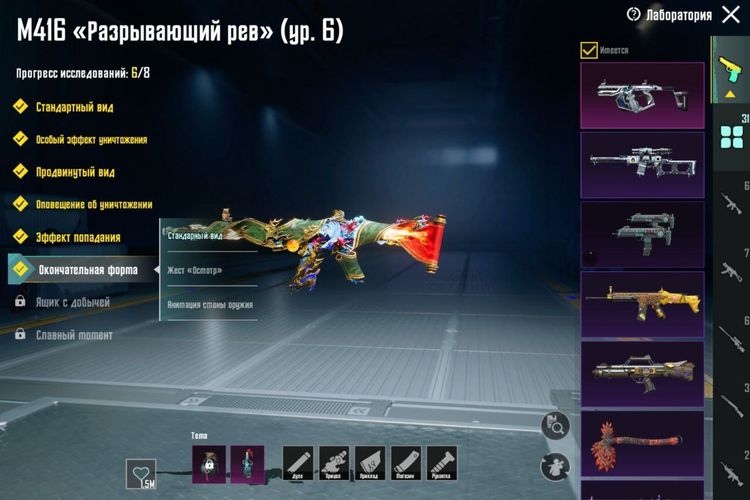Open Оповещение об уничтожении research step

click(x=93, y=204)
